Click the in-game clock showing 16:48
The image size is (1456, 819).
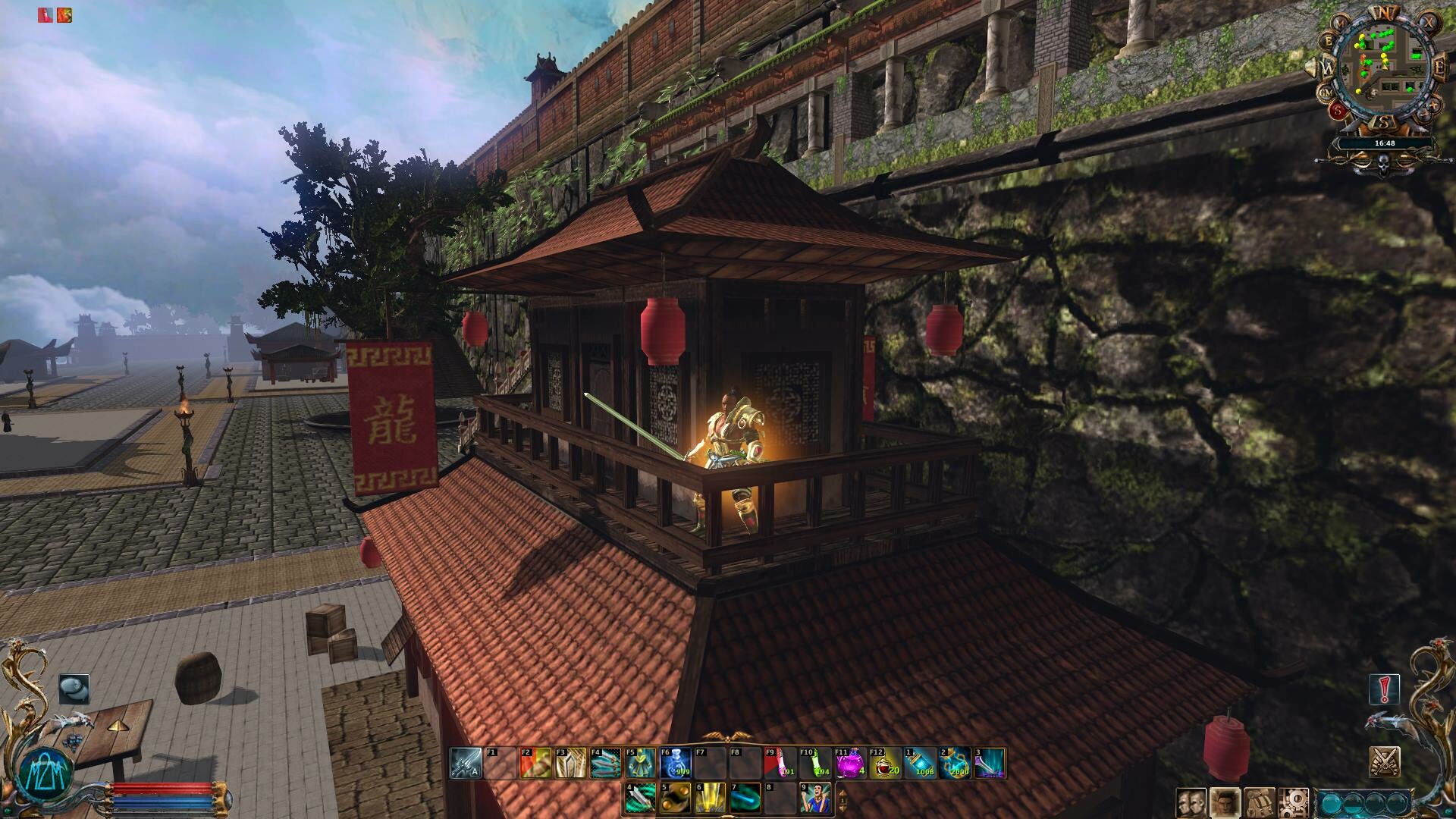tap(1385, 143)
